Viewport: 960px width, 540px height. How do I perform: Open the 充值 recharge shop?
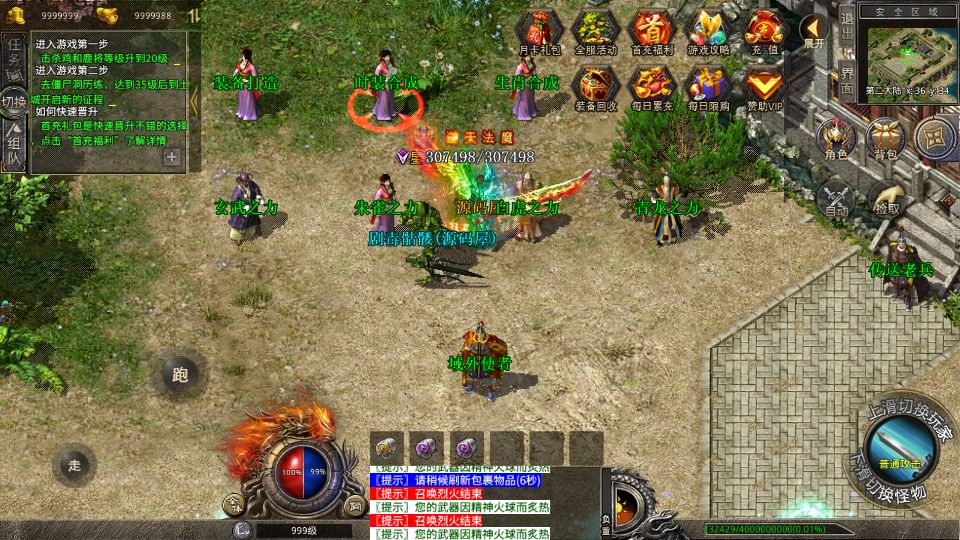(765, 30)
